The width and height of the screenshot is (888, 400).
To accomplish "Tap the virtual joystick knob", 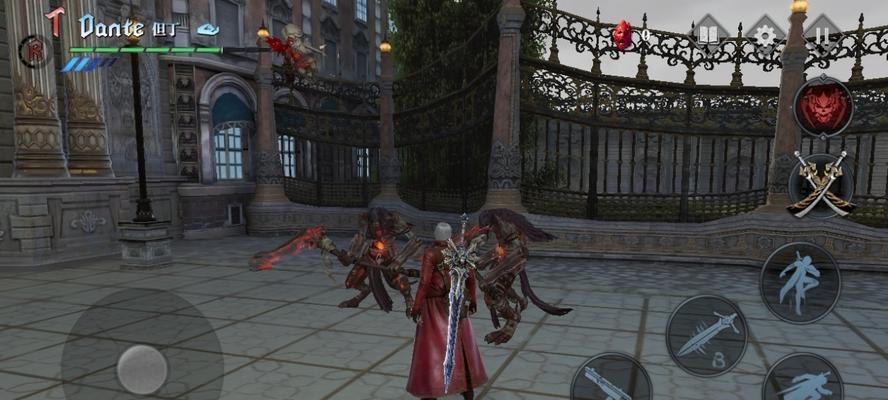I will point(142,369).
